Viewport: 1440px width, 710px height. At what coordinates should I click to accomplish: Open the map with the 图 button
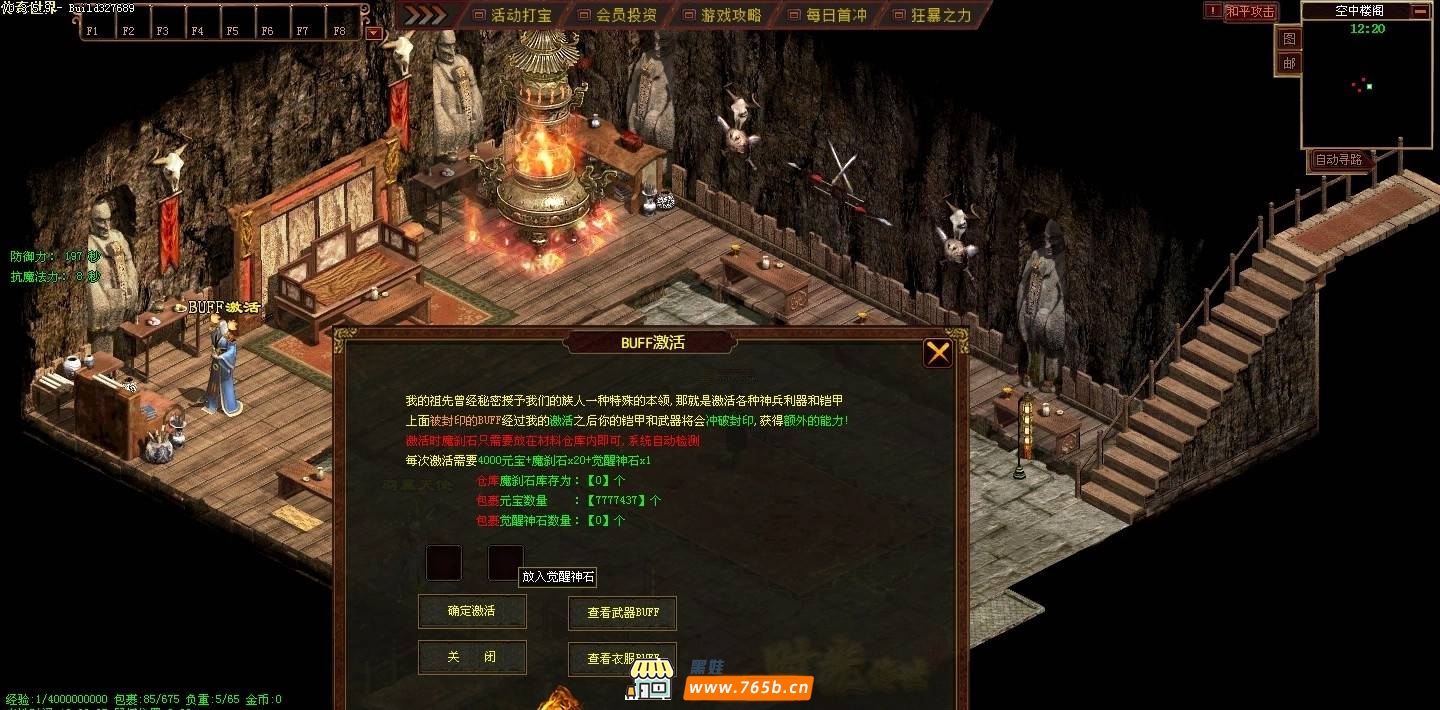(1289, 39)
